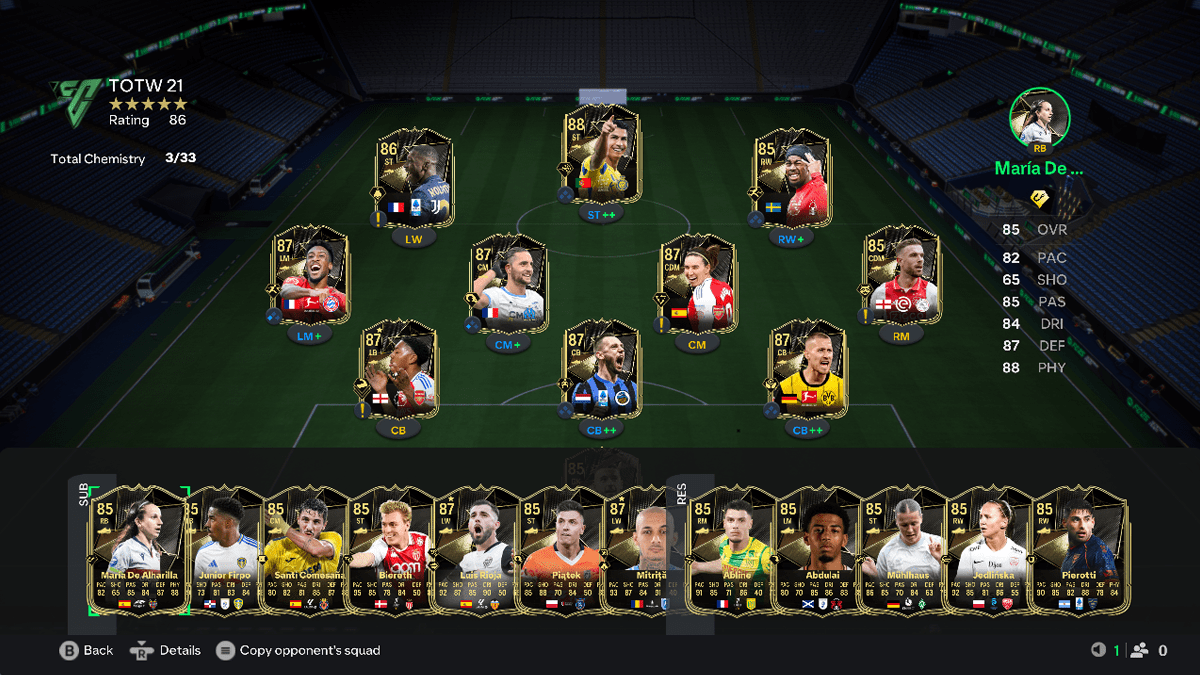Select the Mühlhaus reserve card
The height and width of the screenshot is (675, 1200).
904,548
